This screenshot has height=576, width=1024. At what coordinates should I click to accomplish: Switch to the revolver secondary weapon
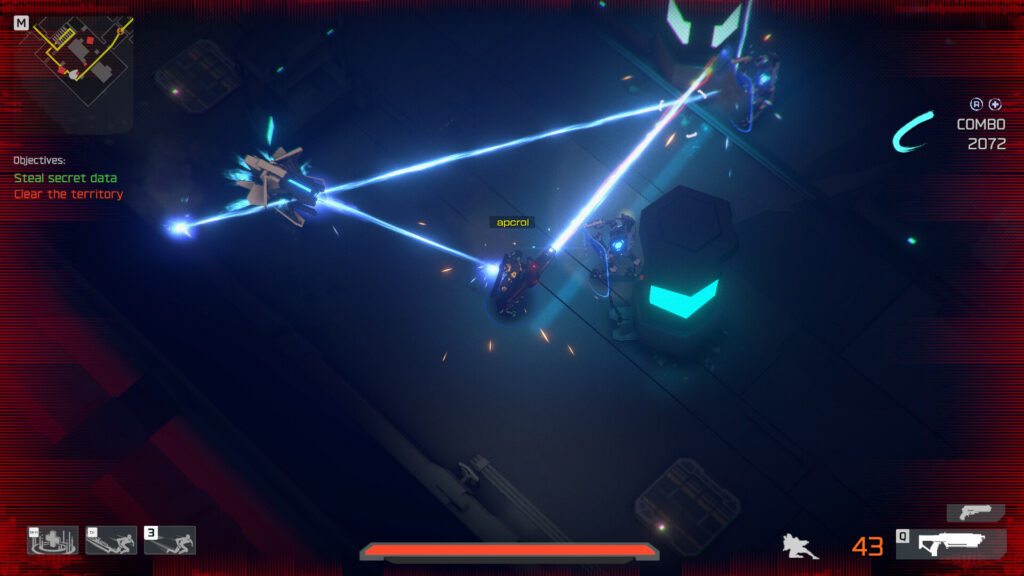click(975, 512)
